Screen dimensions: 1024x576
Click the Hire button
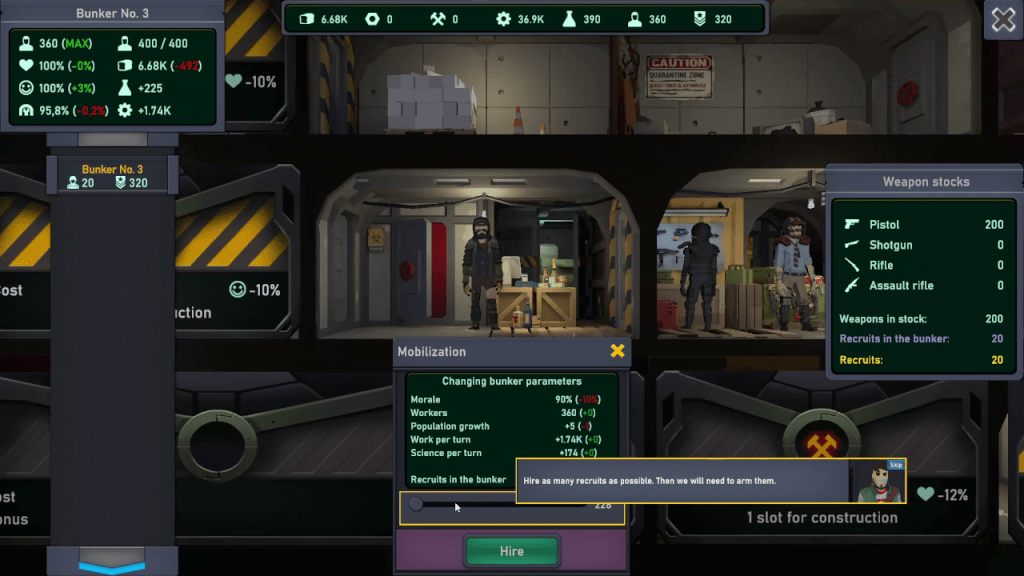click(511, 551)
